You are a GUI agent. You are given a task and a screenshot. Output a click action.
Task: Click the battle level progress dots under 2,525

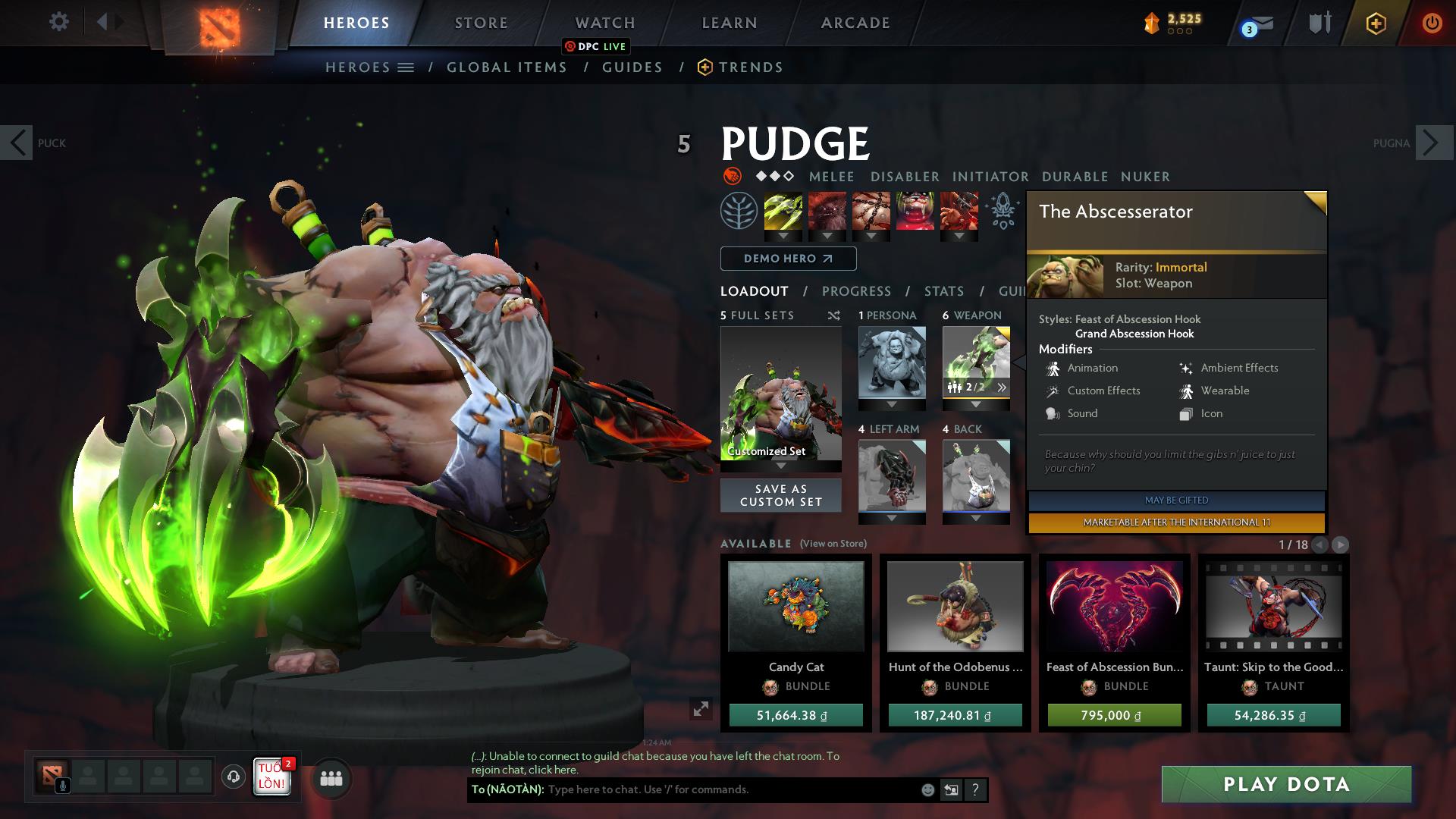coord(1178,31)
